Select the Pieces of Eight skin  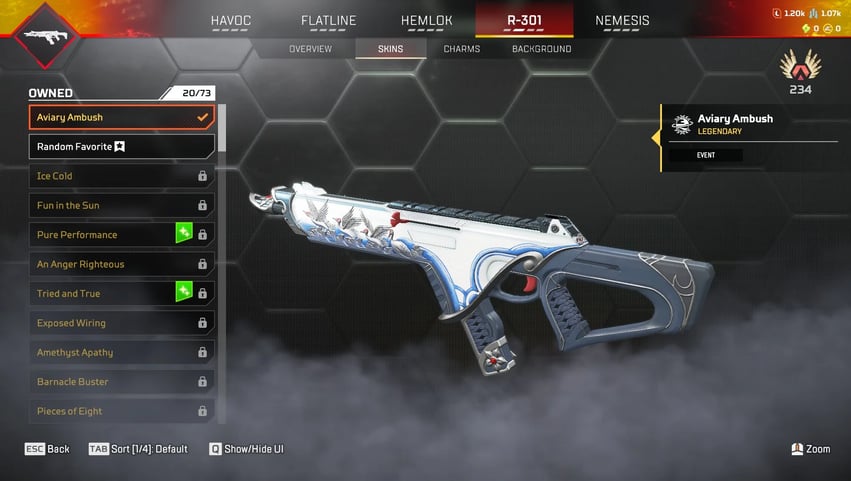(121, 411)
